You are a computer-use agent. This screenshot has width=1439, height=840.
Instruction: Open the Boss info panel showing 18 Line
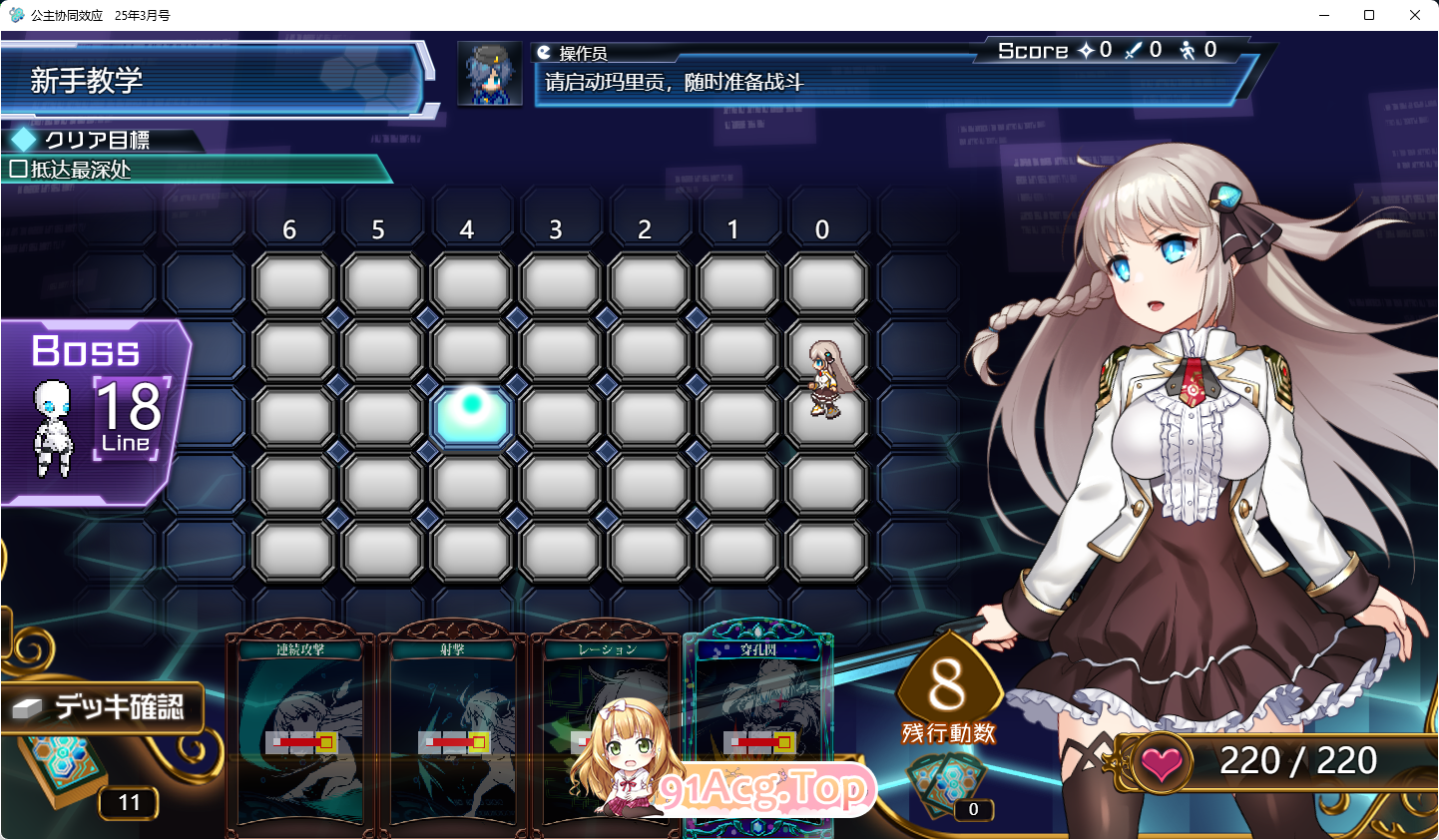90,409
